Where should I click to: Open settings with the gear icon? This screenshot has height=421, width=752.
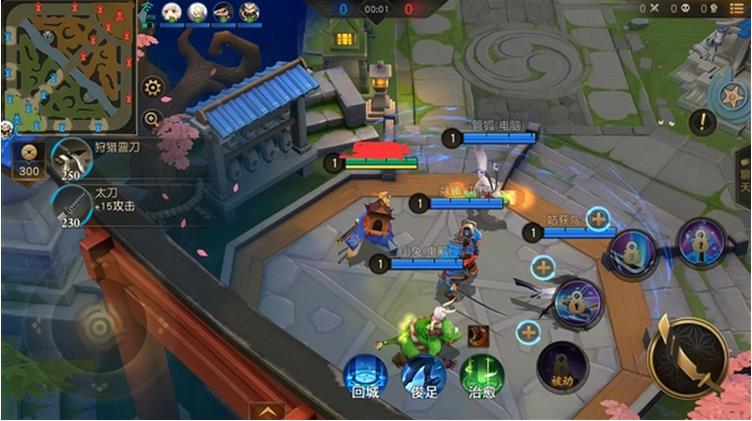pos(152,87)
